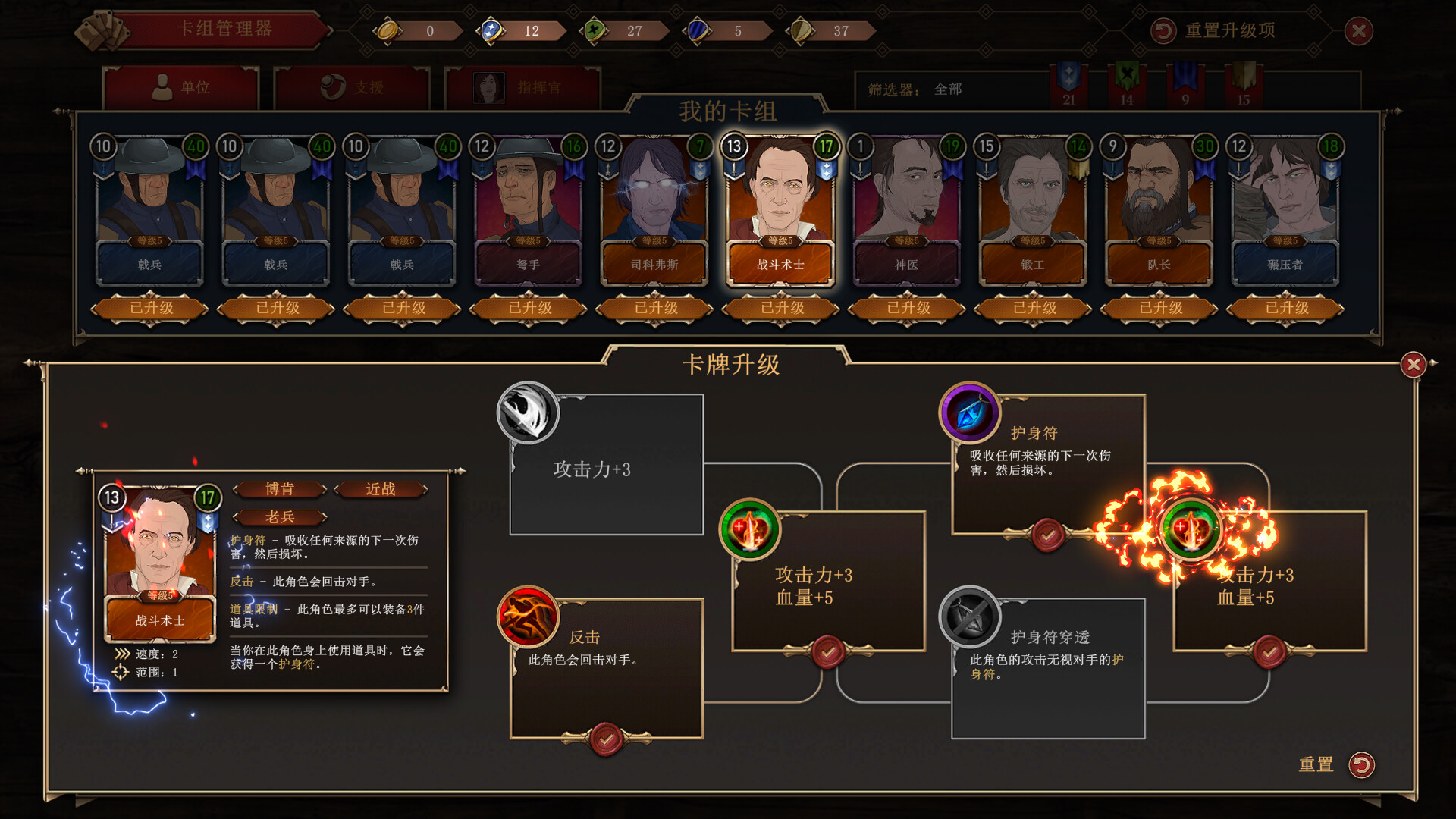The width and height of the screenshot is (1456, 819).
Task: Click 已升级 under the 驽手 card
Action: (529, 309)
